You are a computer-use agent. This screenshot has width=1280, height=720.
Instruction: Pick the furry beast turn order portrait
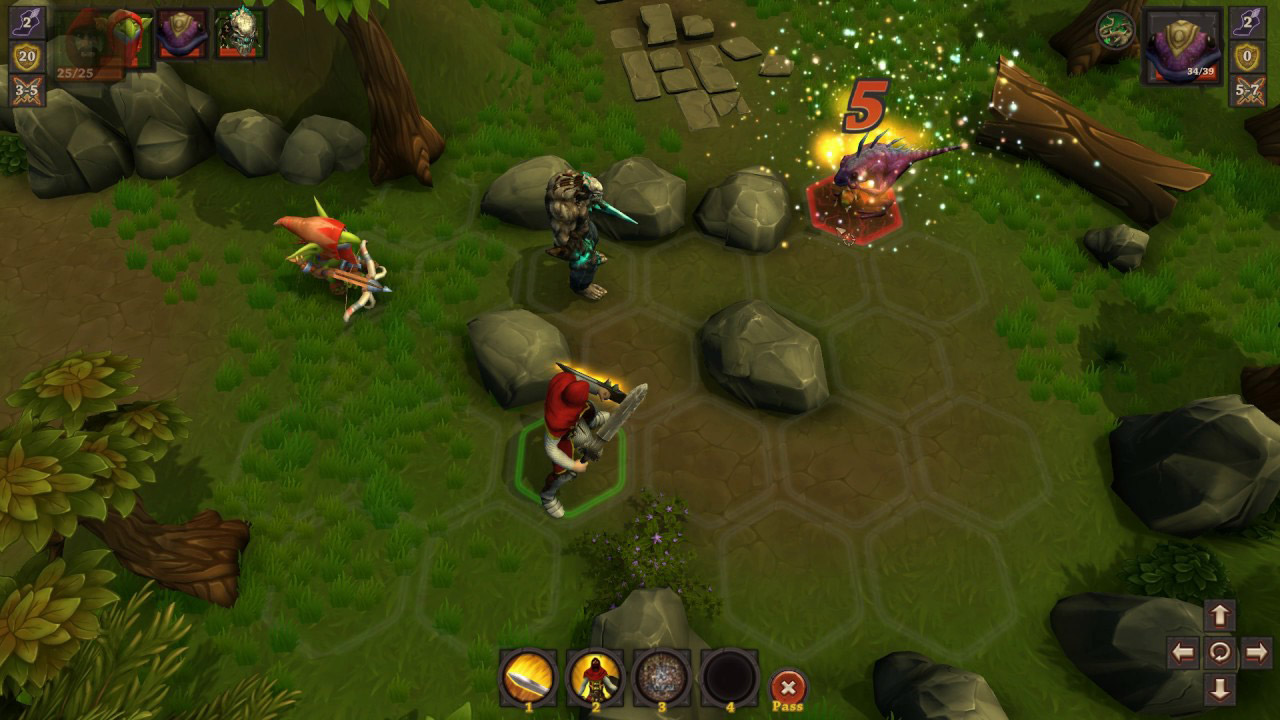pos(239,33)
